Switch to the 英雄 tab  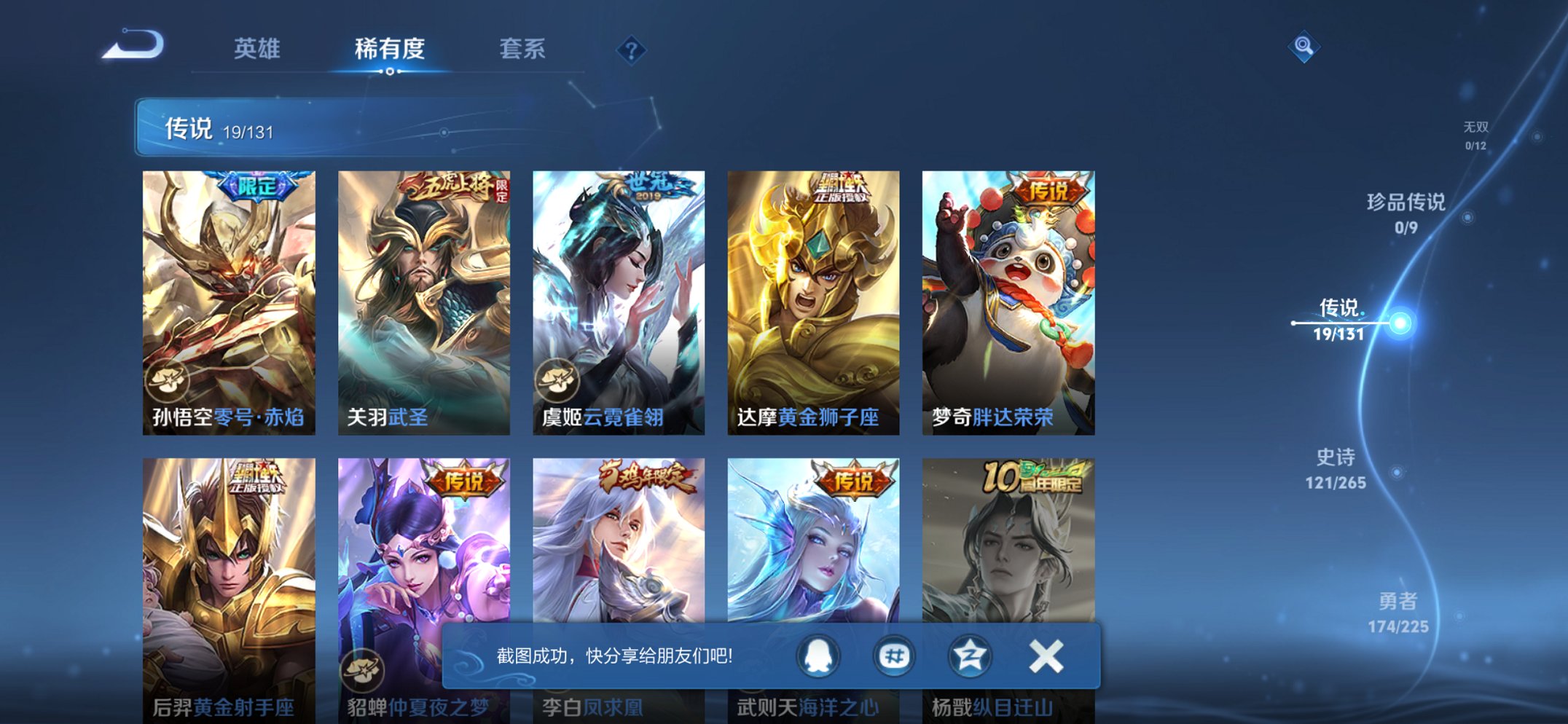[256, 50]
